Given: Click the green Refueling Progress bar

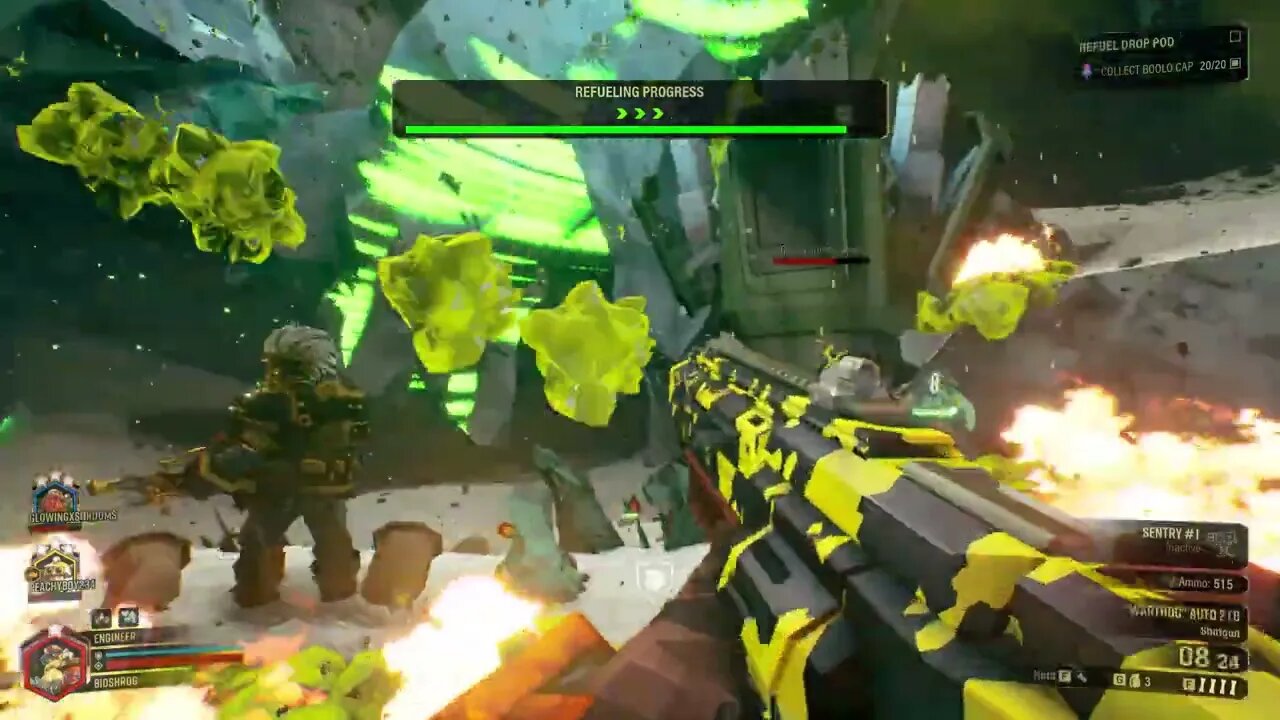Looking at the screenshot, I should 625,128.
